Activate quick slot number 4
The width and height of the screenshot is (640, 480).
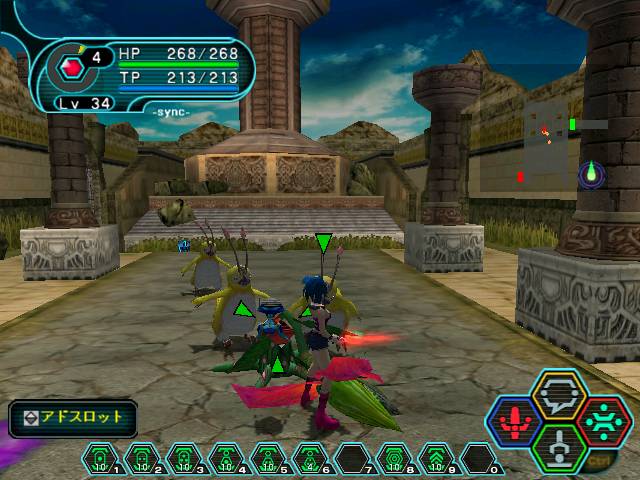click(224, 461)
